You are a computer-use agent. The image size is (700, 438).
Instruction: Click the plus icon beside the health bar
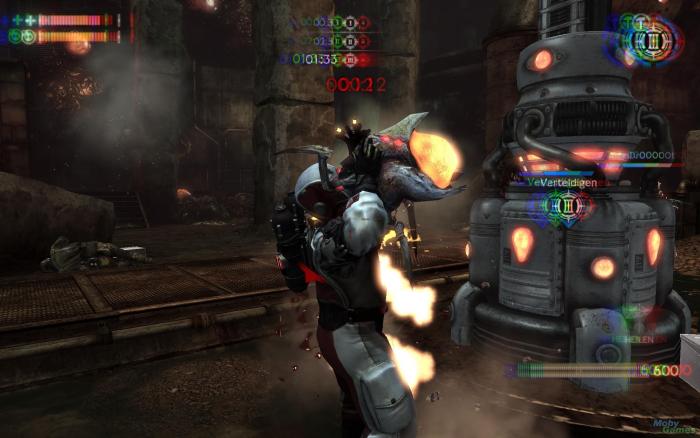[30, 20]
